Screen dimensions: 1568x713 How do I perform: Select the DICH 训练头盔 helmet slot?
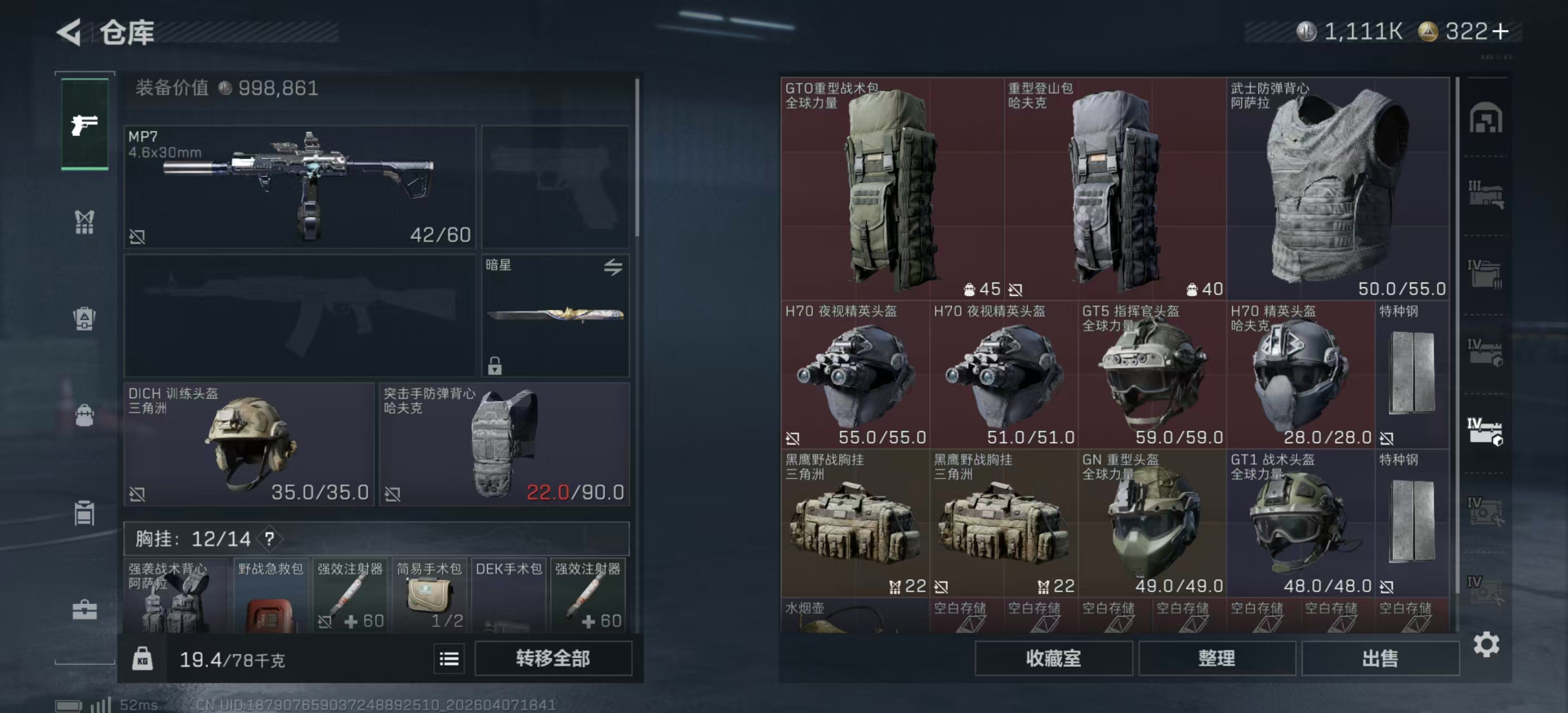[x=248, y=444]
